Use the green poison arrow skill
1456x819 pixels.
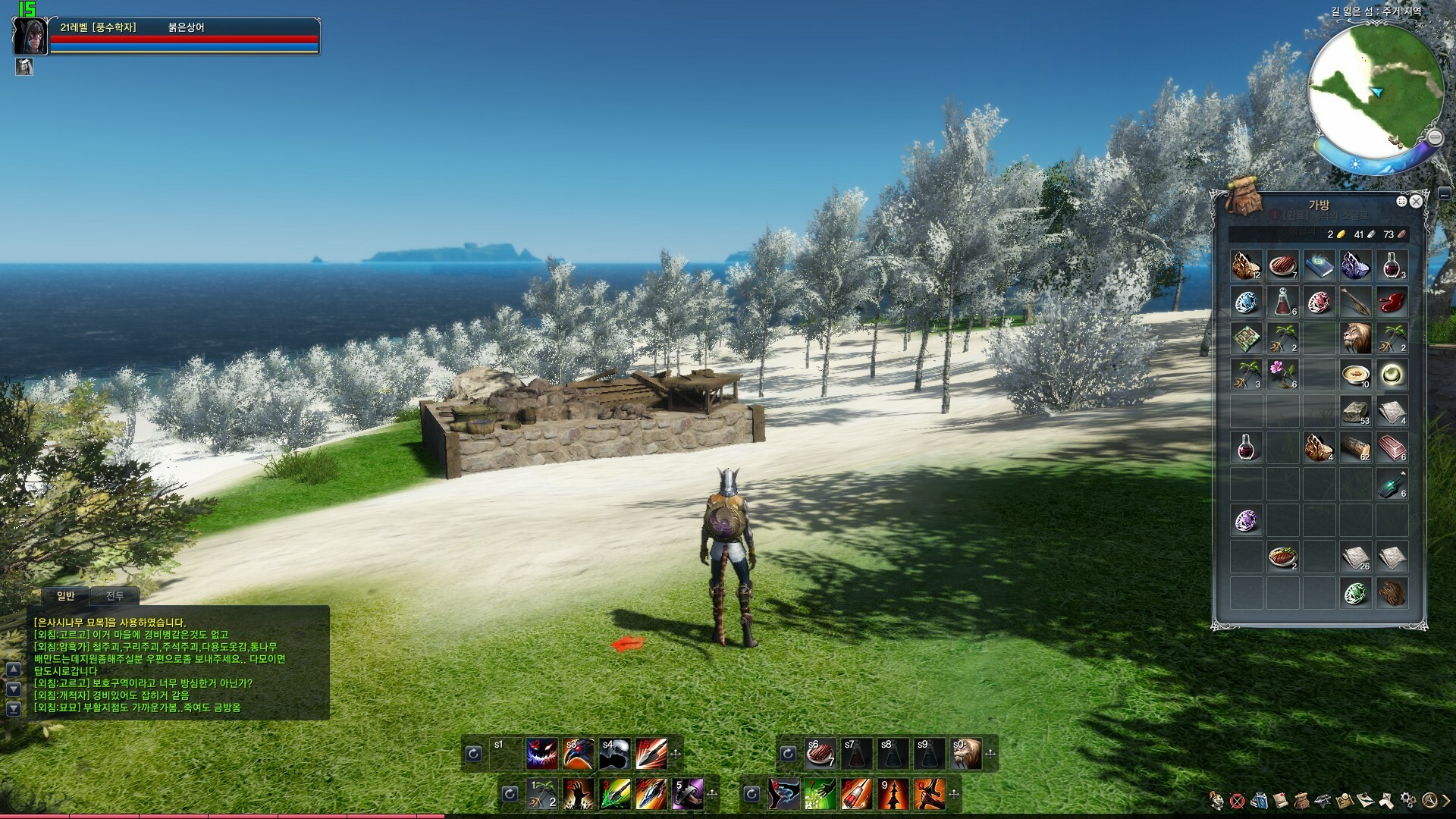pos(615,794)
